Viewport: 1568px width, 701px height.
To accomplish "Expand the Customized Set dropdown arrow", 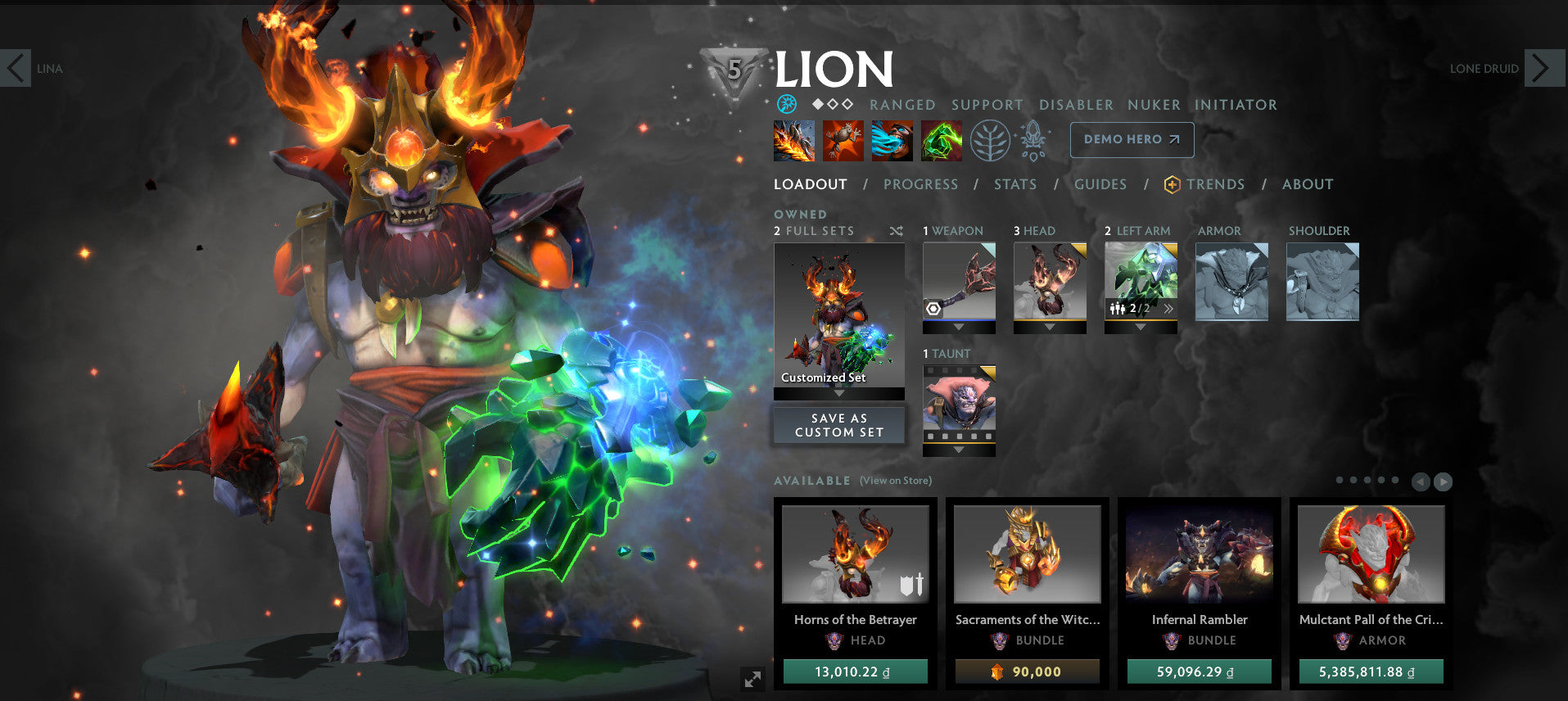I will (838, 393).
